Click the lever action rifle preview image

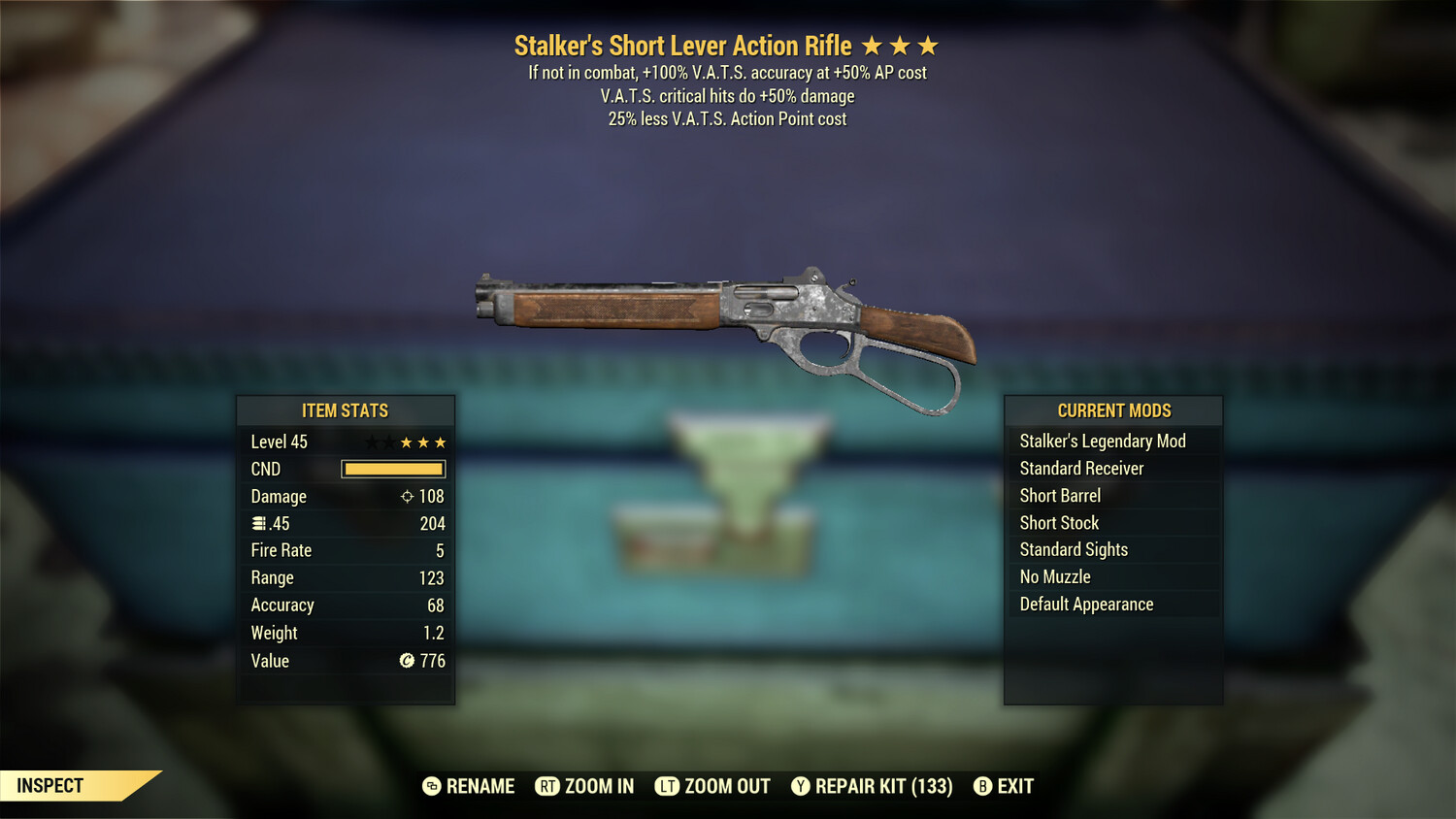coord(728,320)
